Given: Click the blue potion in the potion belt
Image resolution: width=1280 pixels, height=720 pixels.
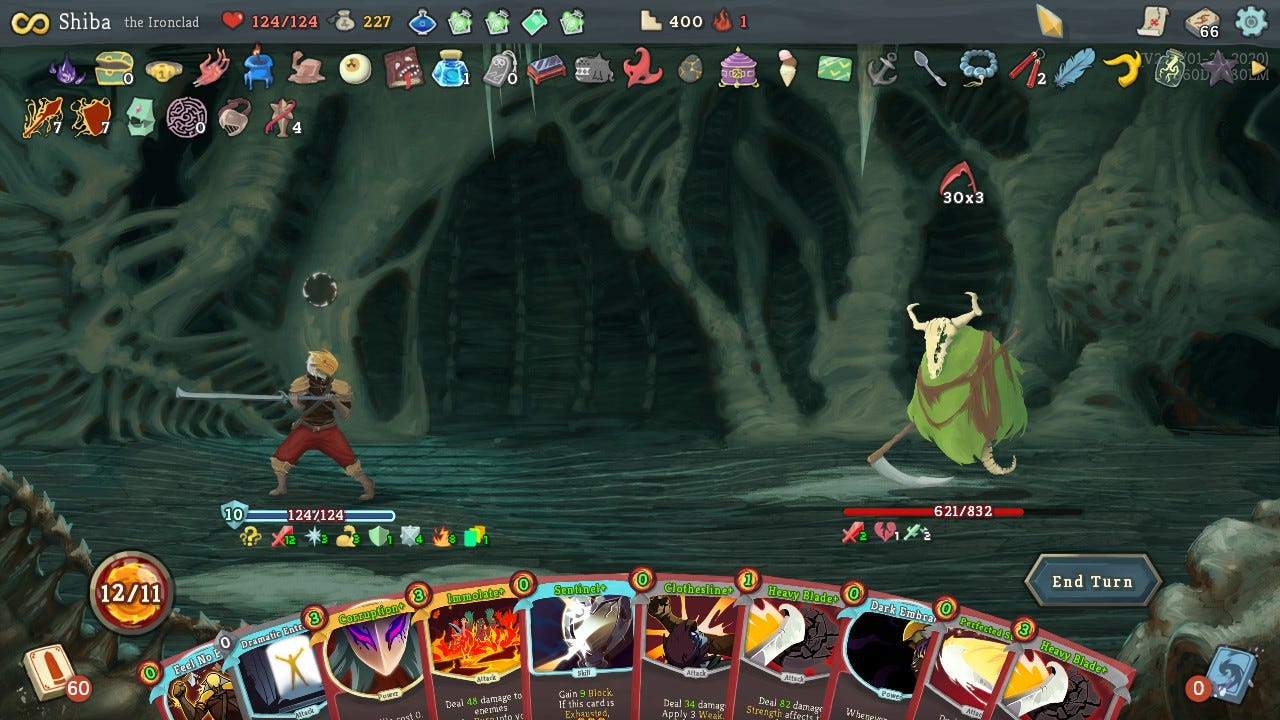Looking at the screenshot, I should [422, 20].
